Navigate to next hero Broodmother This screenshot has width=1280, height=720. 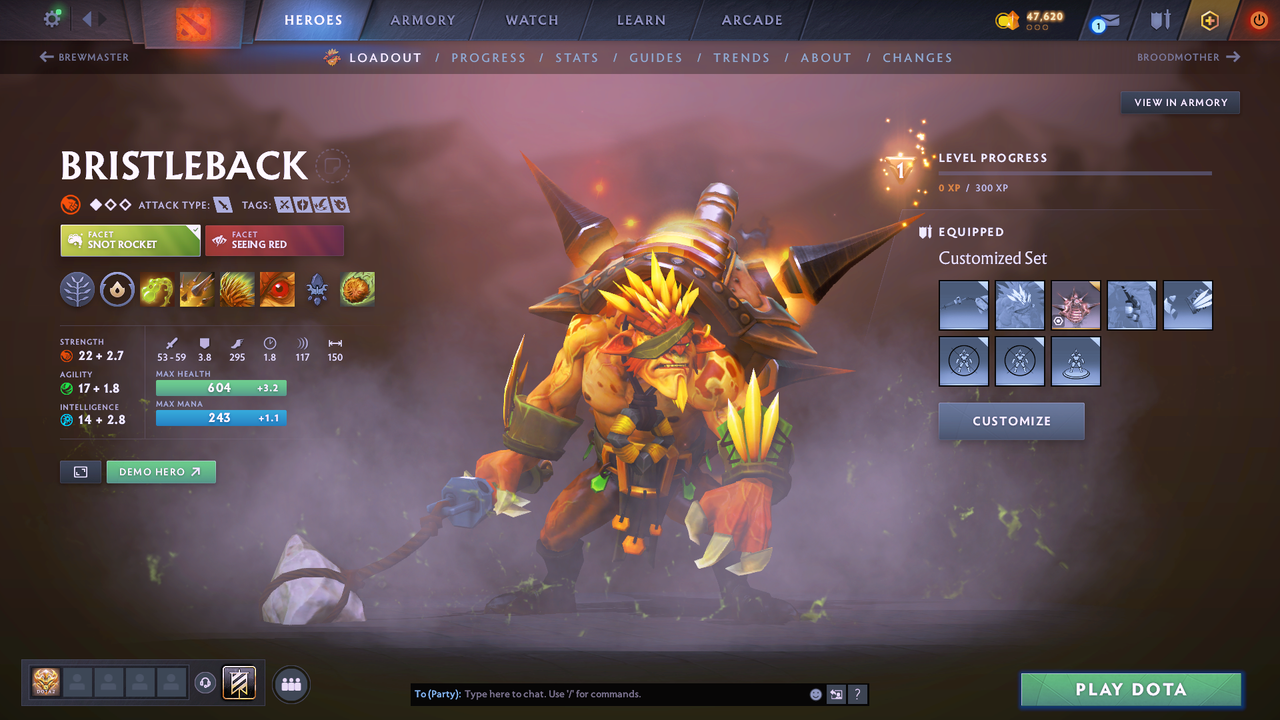tap(1188, 57)
